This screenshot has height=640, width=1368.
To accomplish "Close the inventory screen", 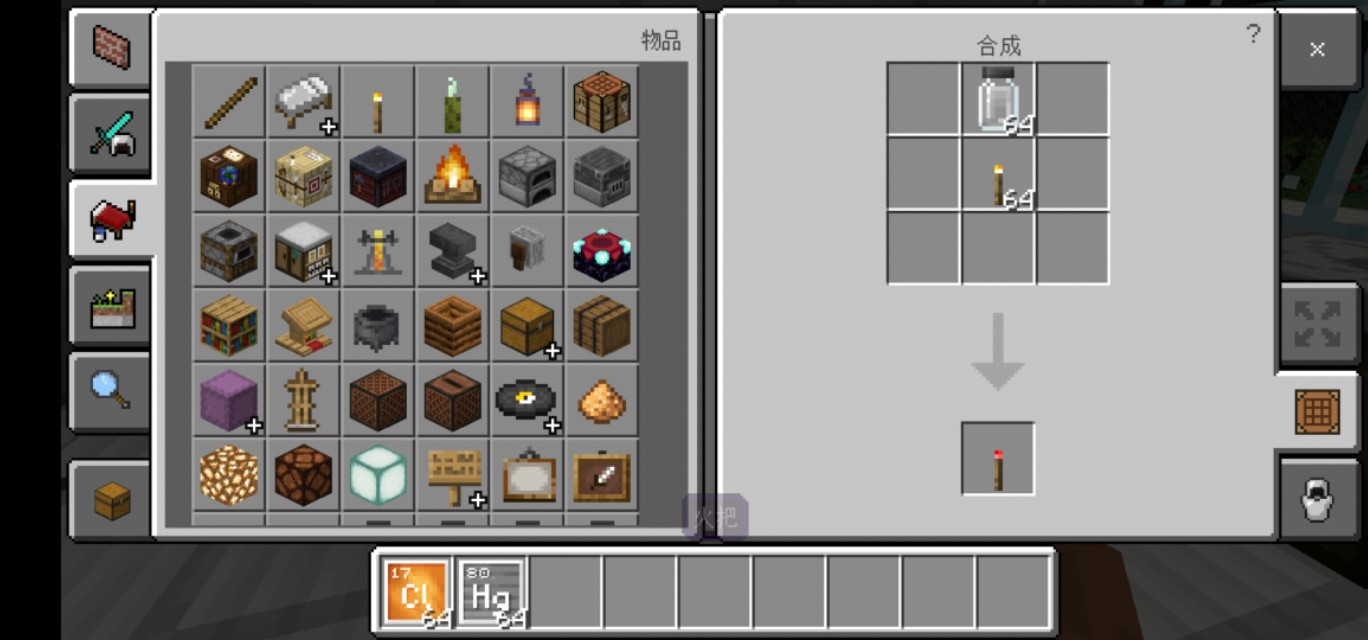I will [x=1317, y=49].
